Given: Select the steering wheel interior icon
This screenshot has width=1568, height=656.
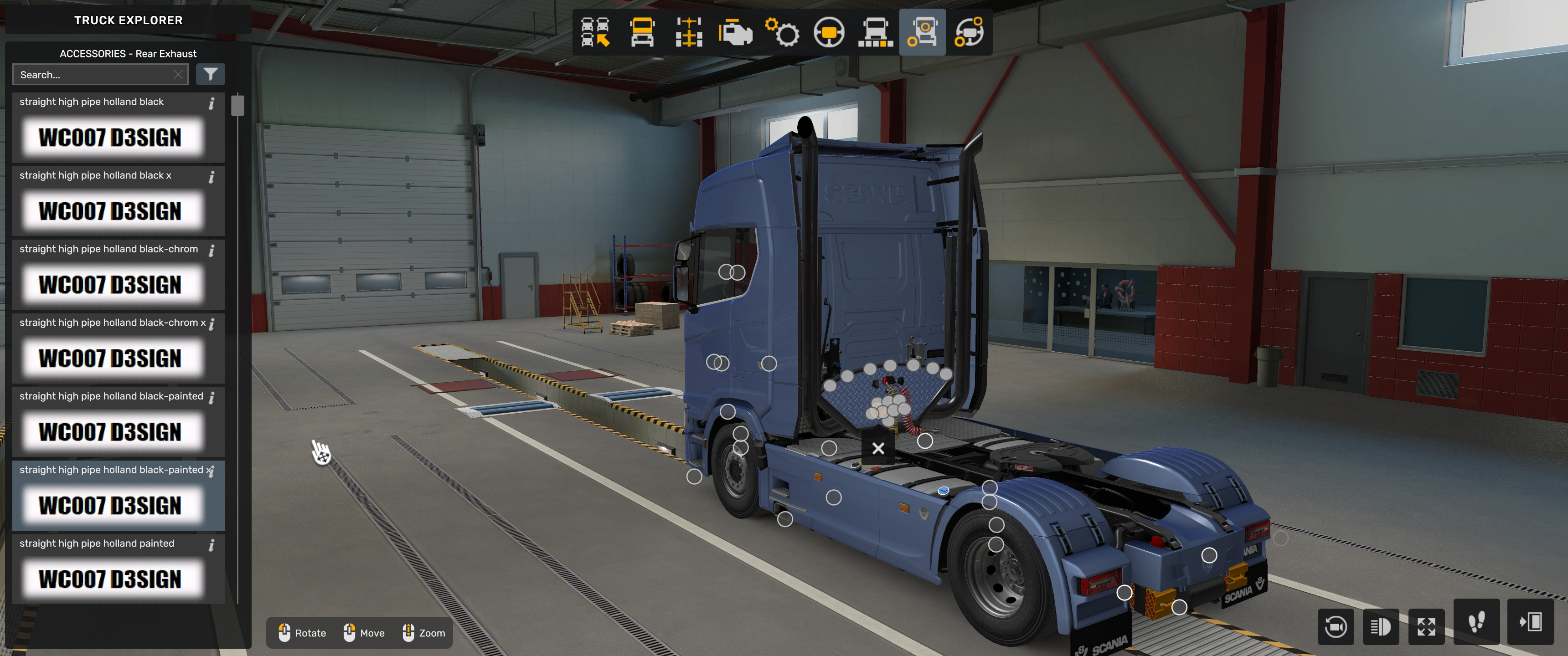Looking at the screenshot, I should (829, 33).
